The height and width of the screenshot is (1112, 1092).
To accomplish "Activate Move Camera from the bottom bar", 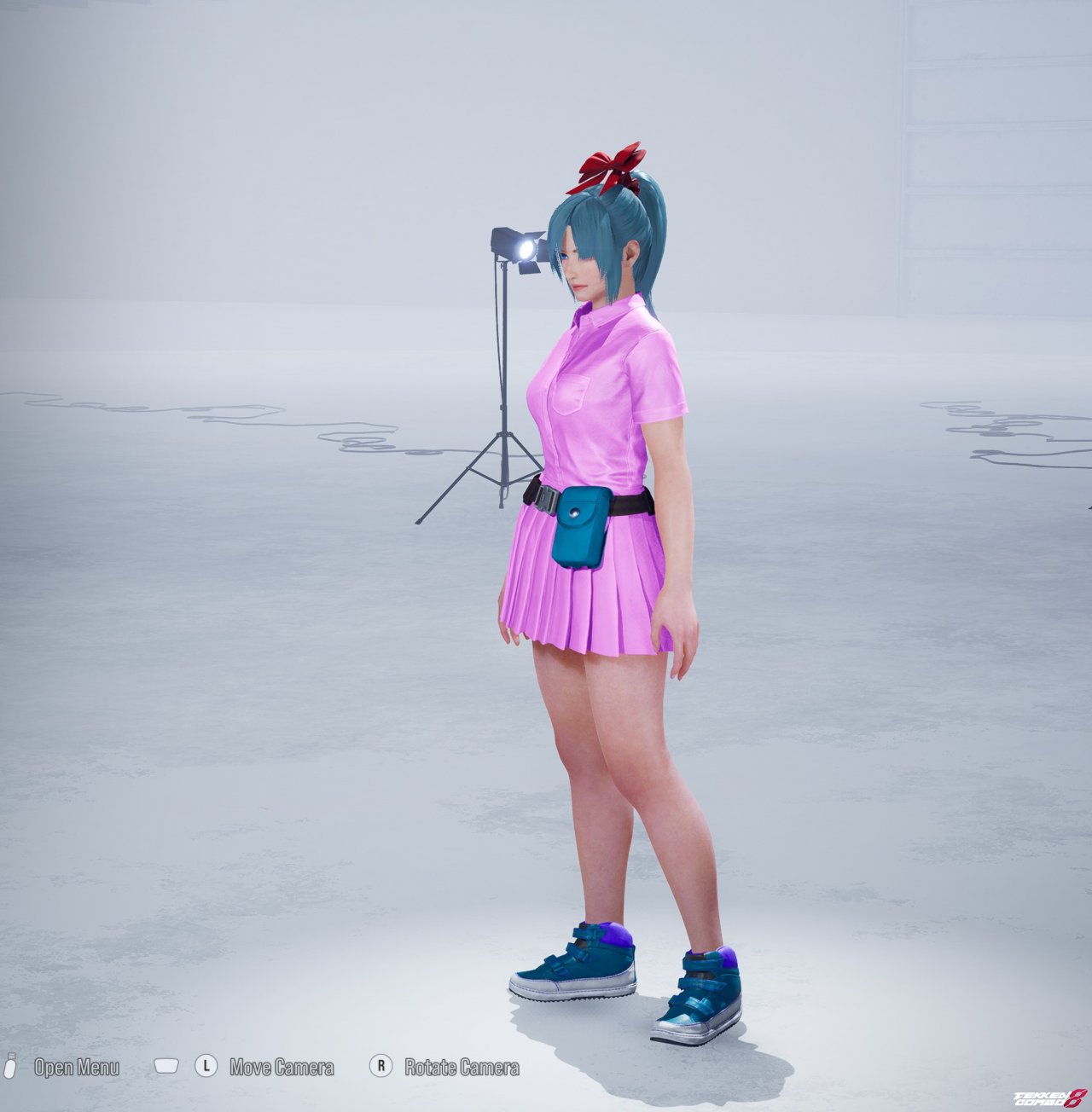I will click(x=282, y=1065).
